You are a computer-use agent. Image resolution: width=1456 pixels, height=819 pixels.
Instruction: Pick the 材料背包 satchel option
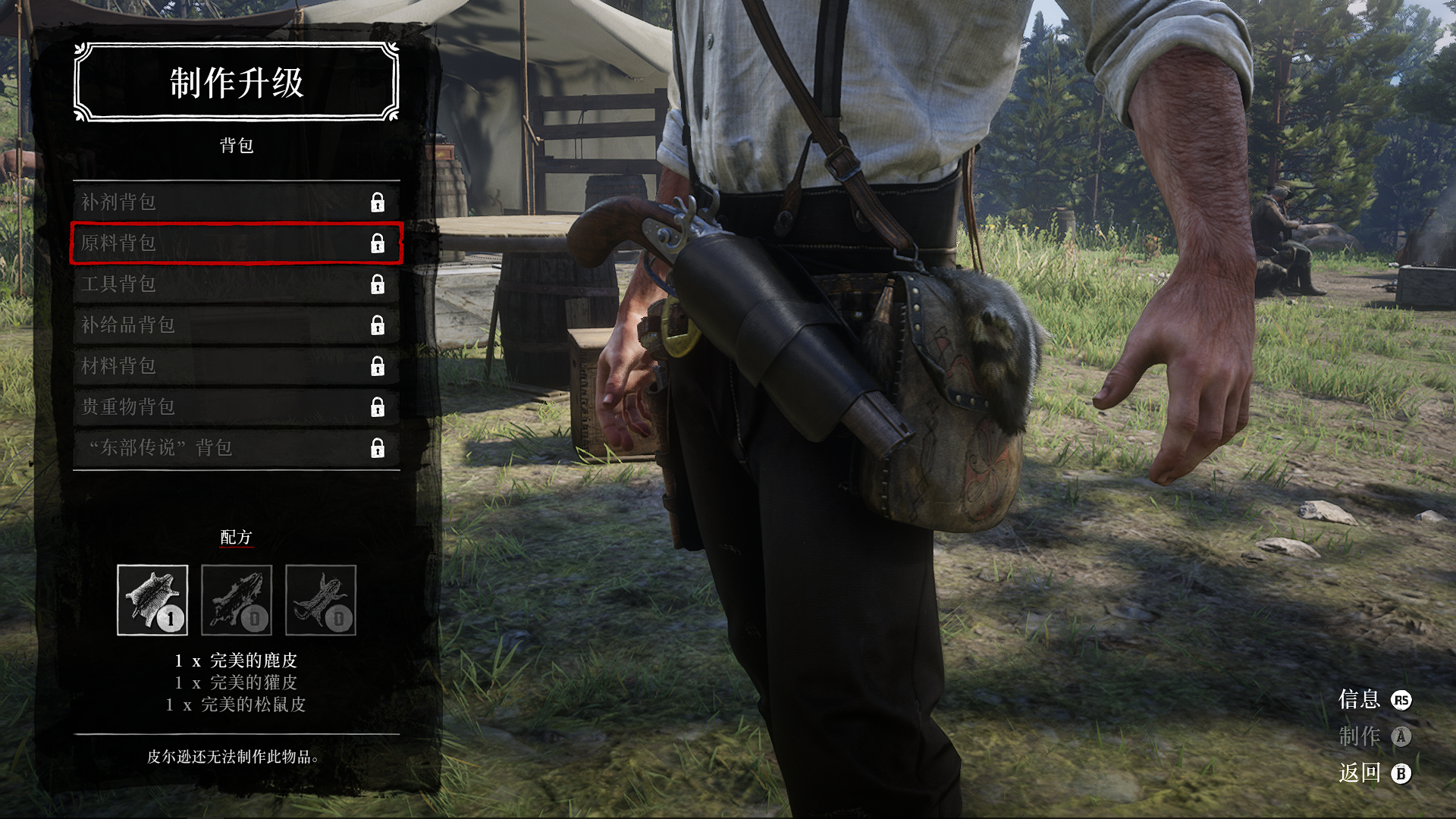coord(236,366)
